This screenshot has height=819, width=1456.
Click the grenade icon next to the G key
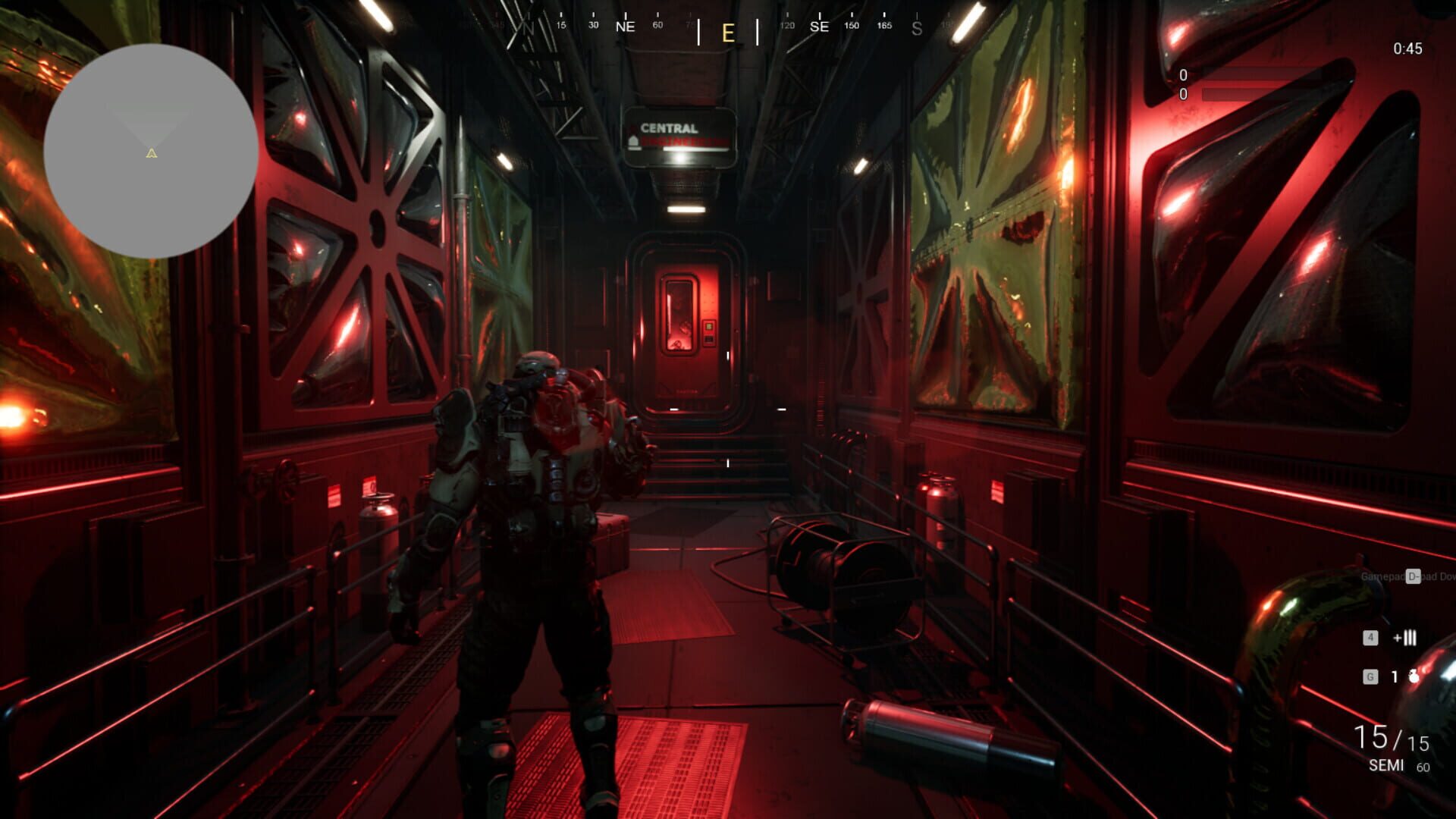[x=1413, y=676]
